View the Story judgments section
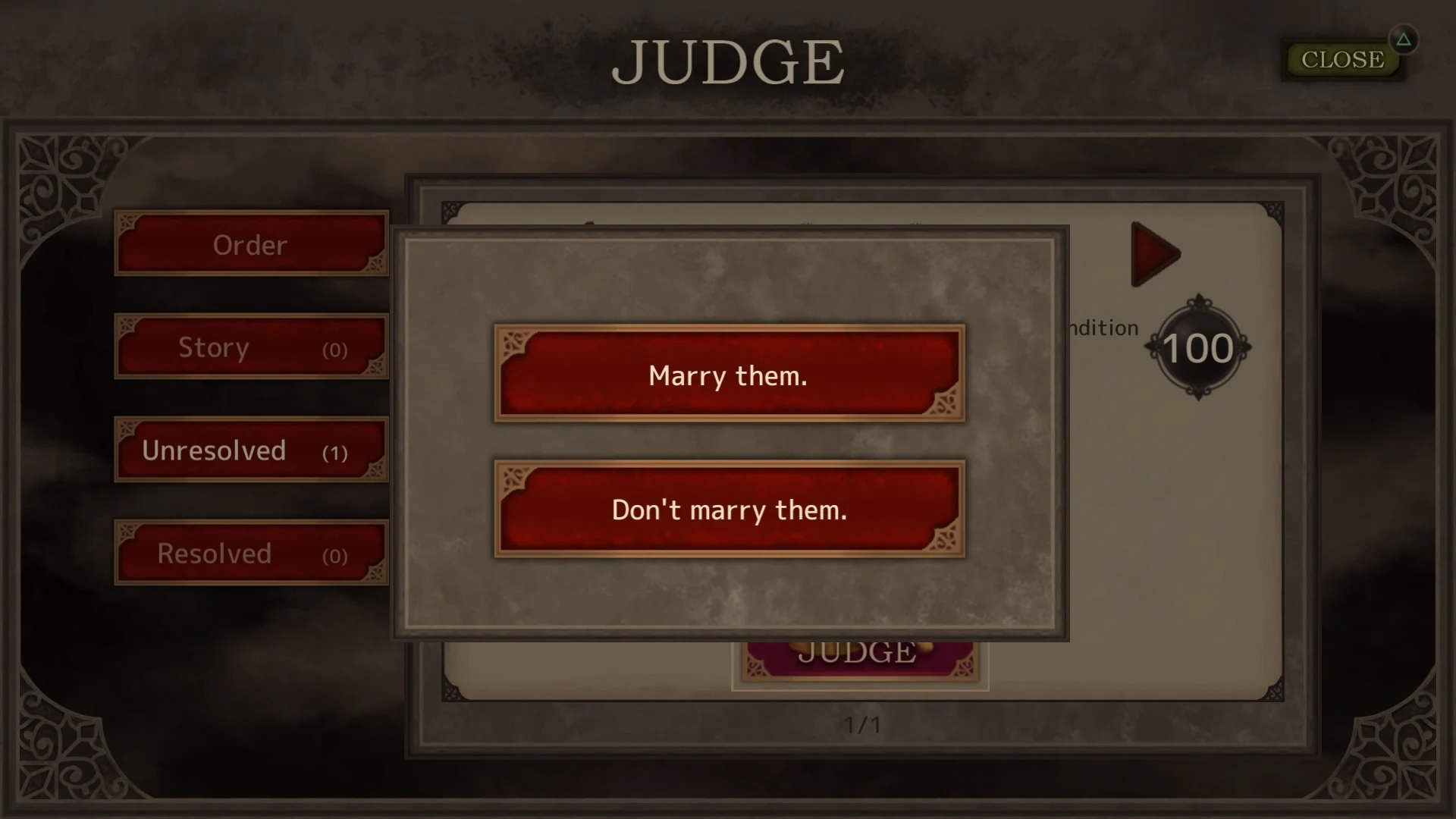The image size is (1456, 819). [250, 347]
